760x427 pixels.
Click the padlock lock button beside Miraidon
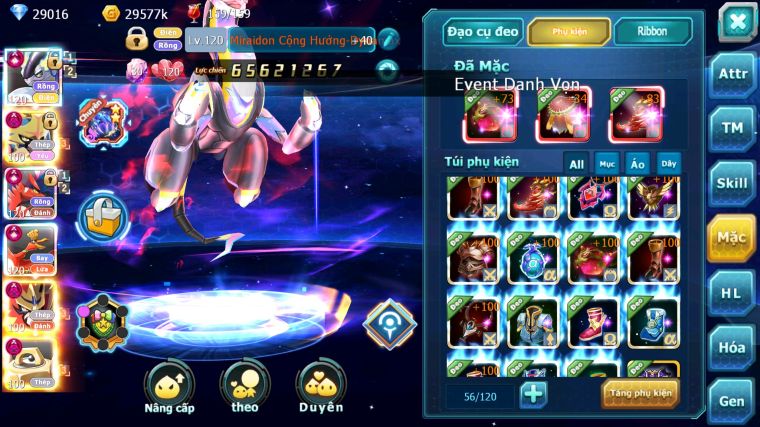click(102, 215)
